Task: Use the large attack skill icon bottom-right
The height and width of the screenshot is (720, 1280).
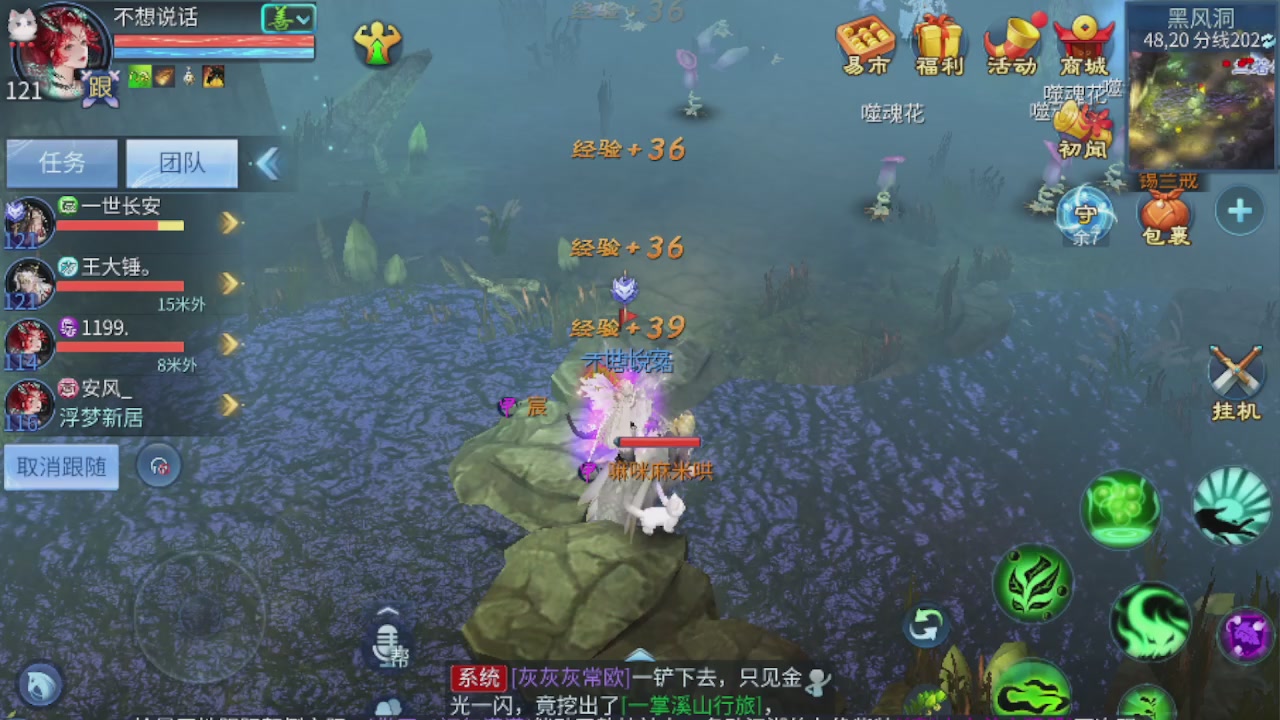Action: [1148, 622]
